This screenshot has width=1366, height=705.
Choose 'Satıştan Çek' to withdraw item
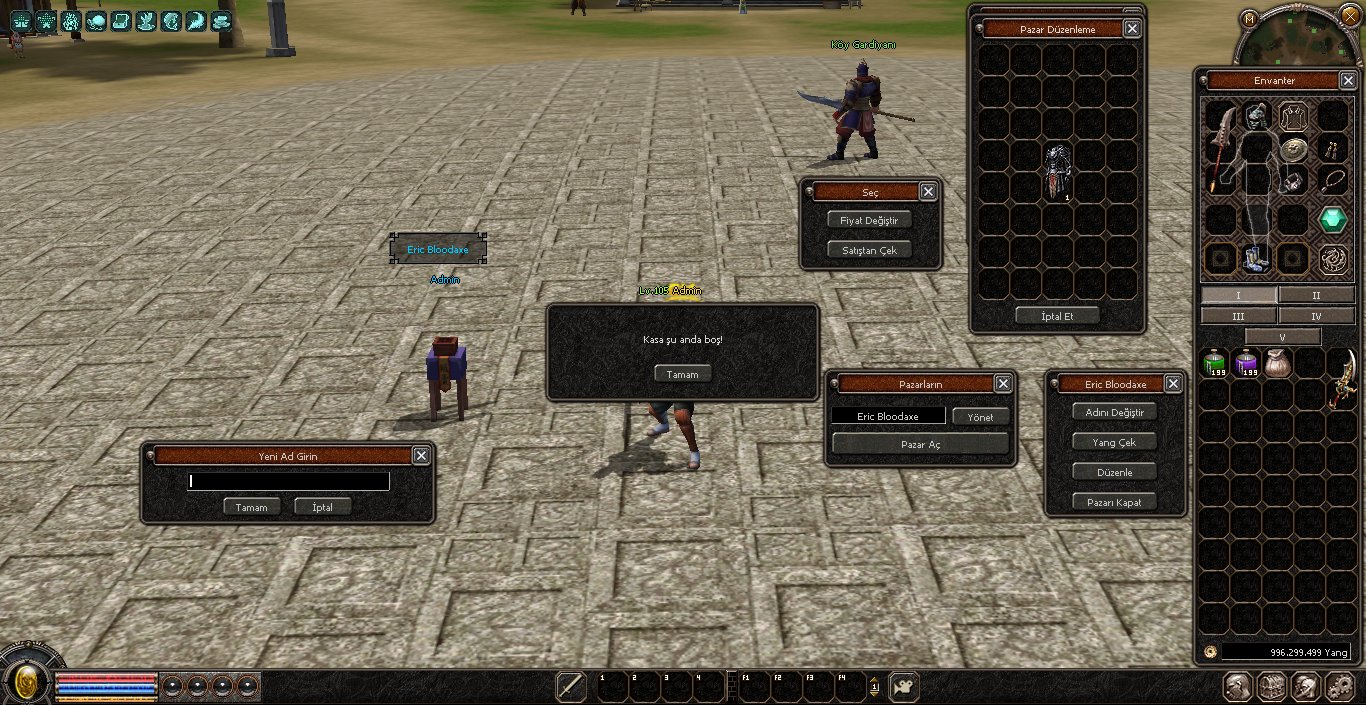click(869, 250)
